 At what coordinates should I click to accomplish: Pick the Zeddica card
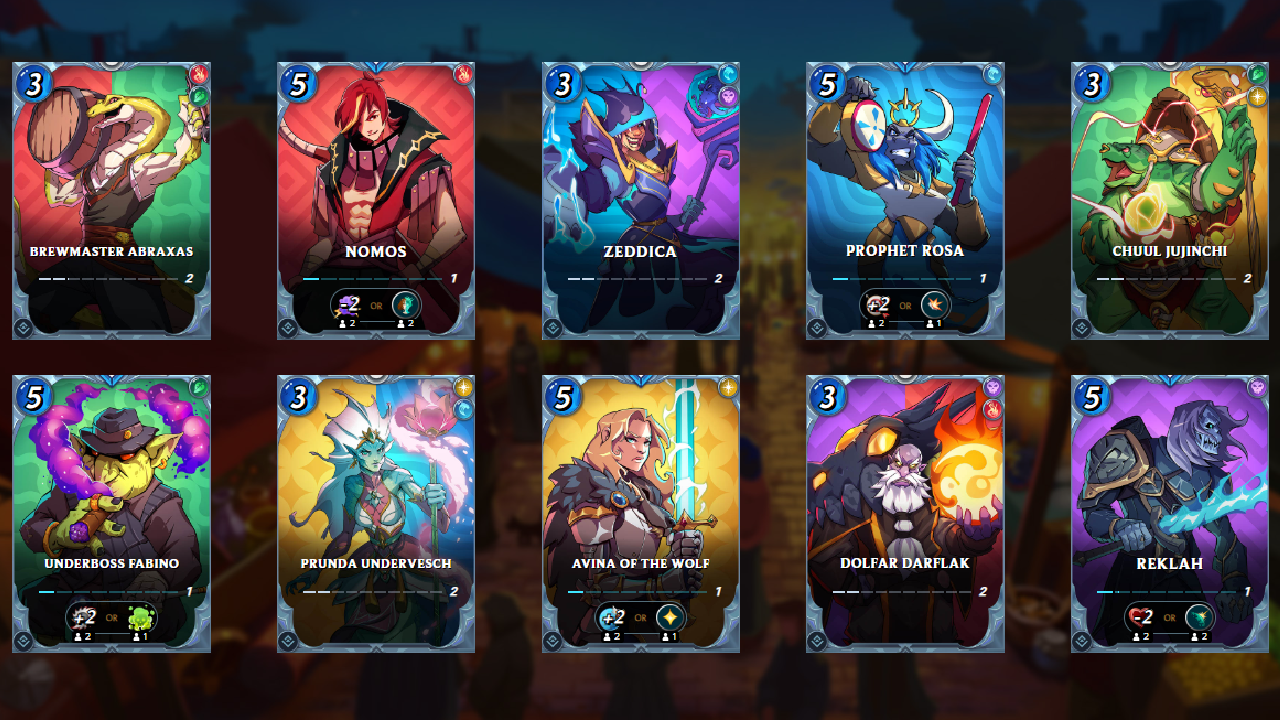tap(641, 200)
